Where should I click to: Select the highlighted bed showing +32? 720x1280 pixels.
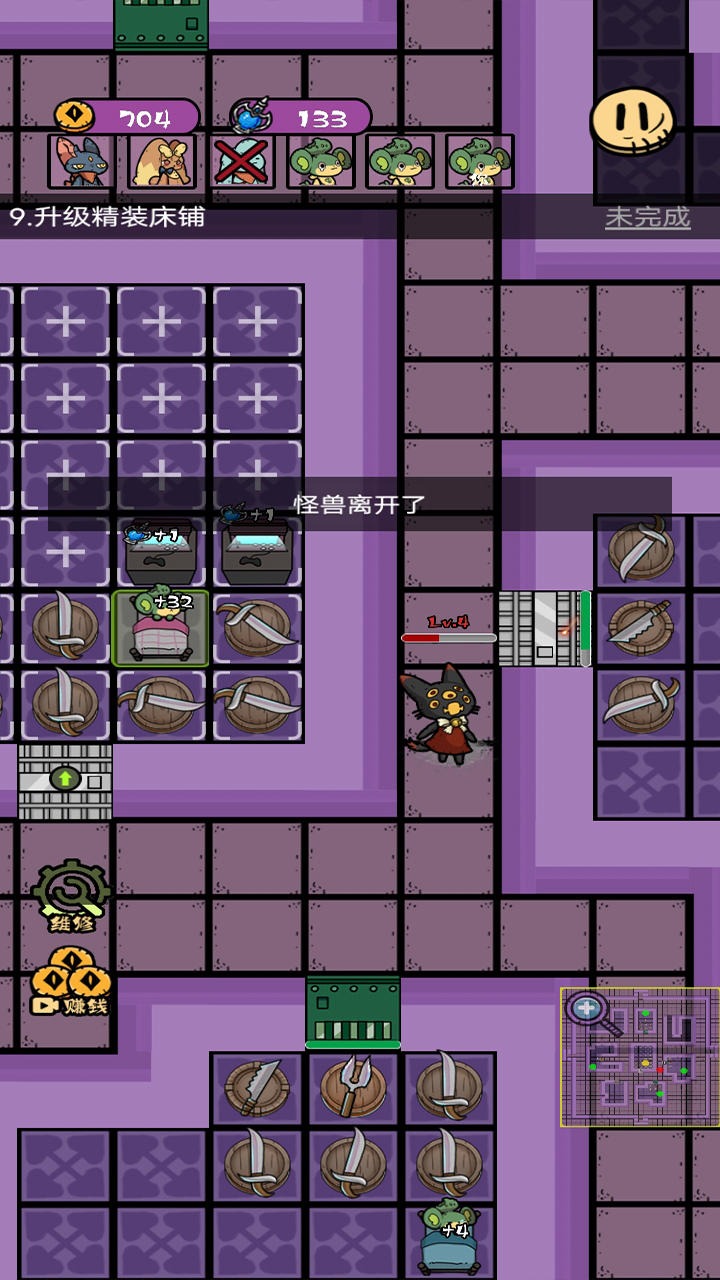[x=161, y=629]
